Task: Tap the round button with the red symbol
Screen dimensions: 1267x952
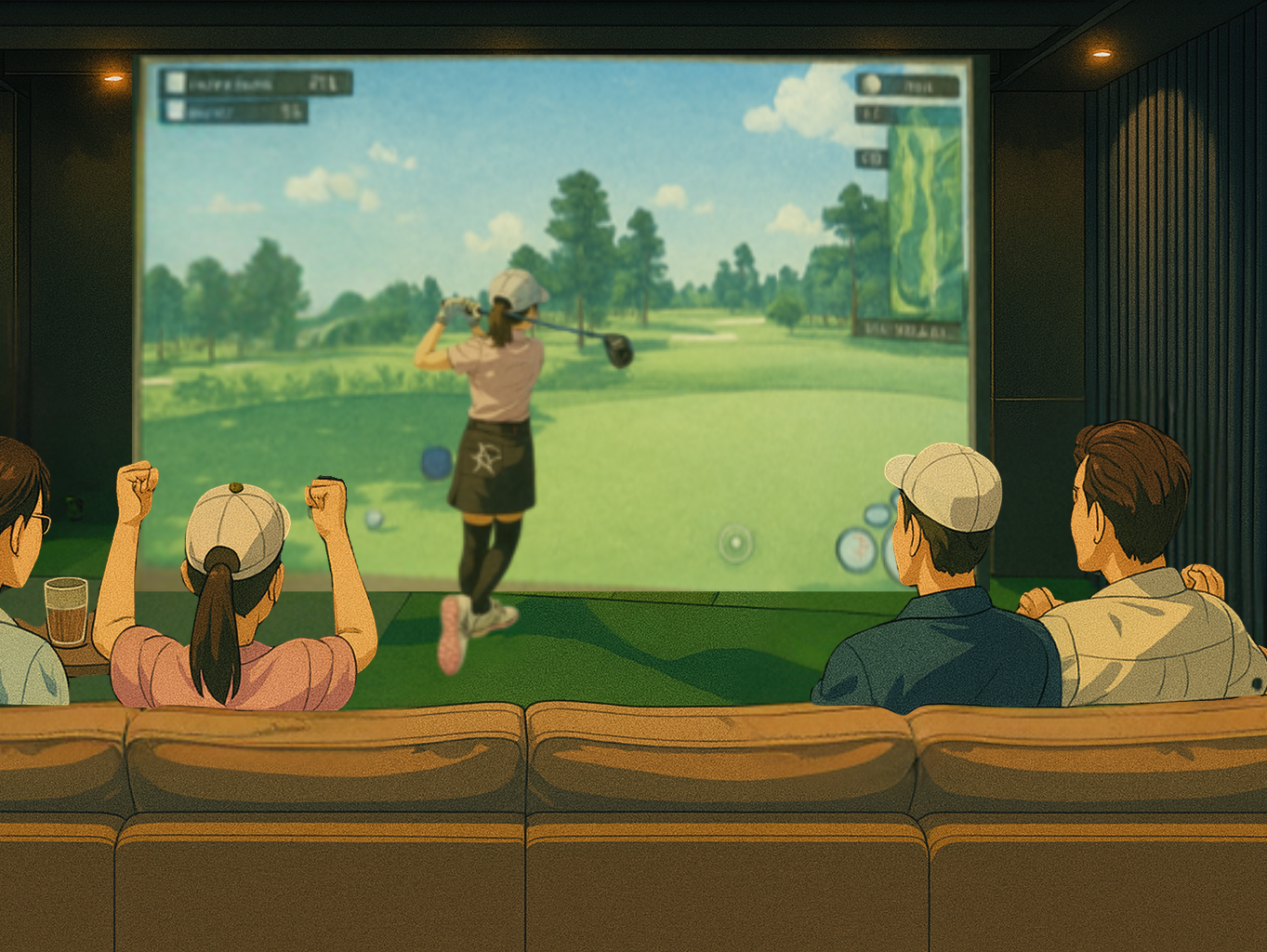Action: (856, 548)
